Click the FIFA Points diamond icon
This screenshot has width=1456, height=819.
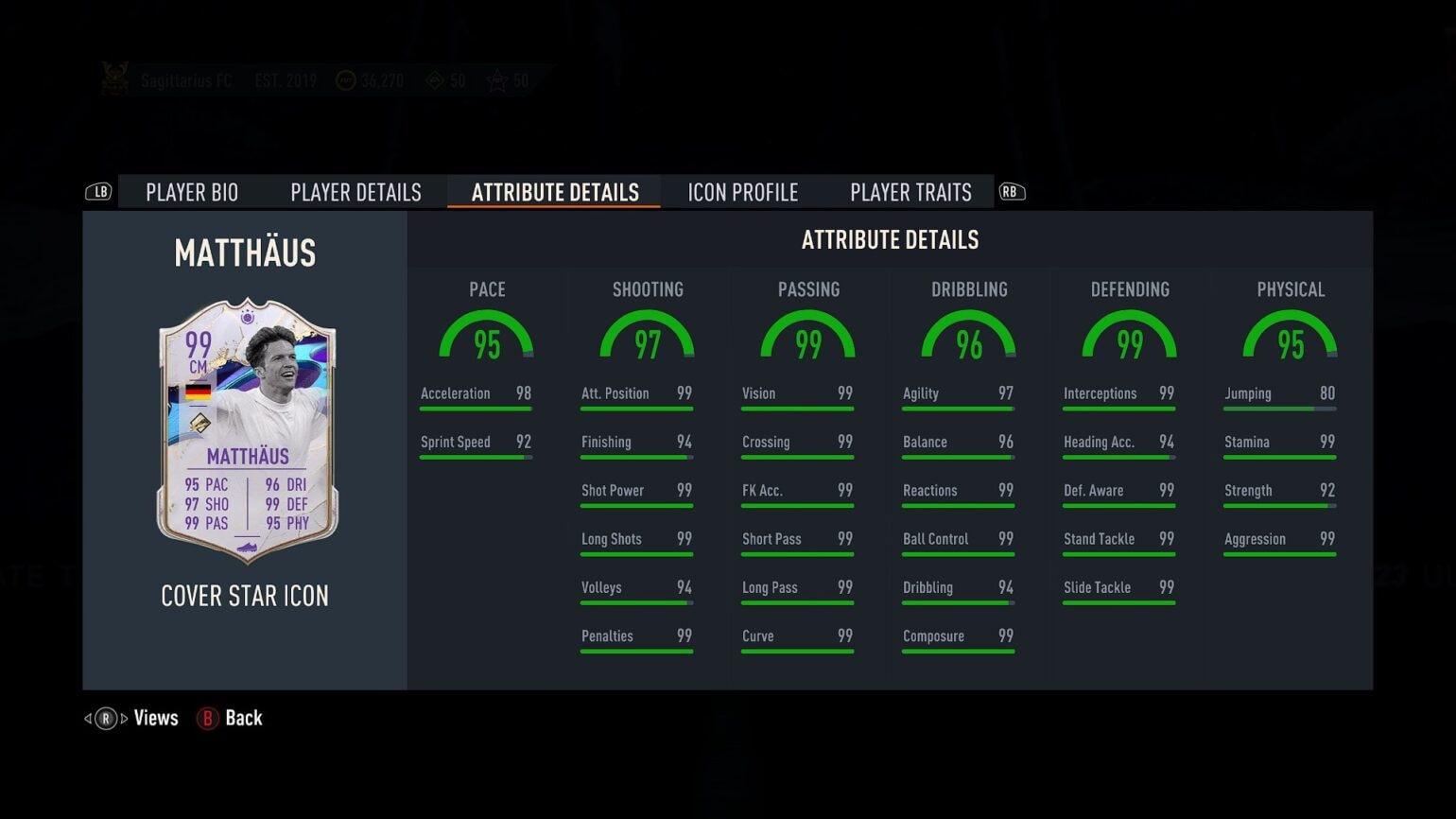(x=434, y=81)
